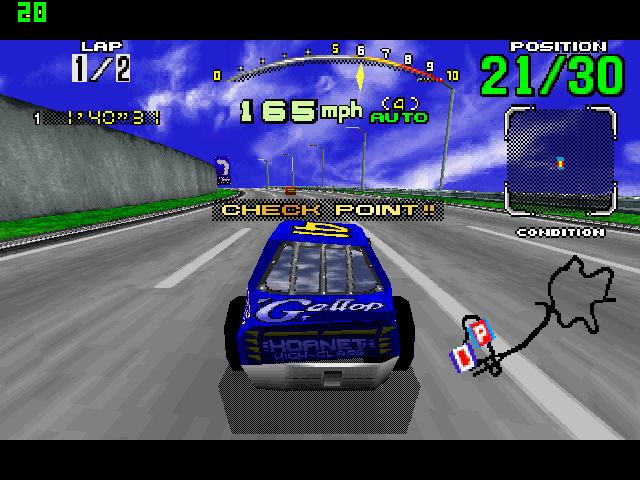Toggle the AUTO transmission indicator

click(x=398, y=117)
